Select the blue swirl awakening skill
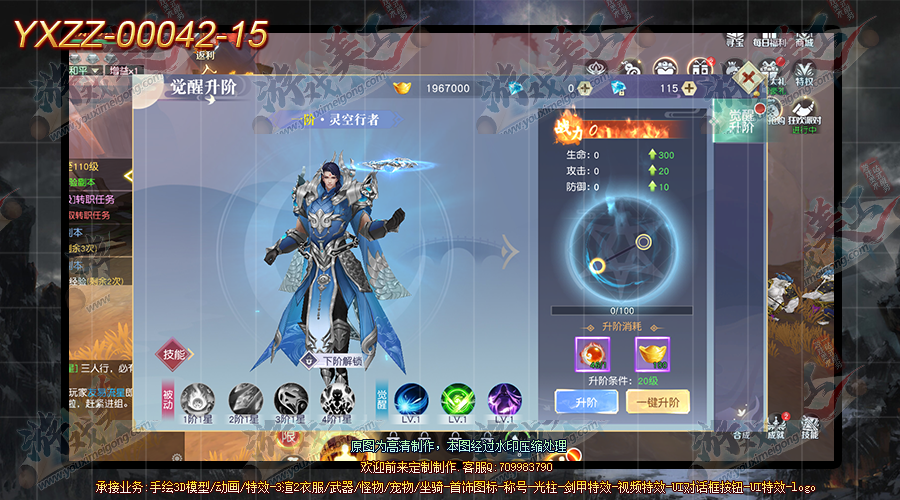This screenshot has height=500, width=900. [410, 400]
